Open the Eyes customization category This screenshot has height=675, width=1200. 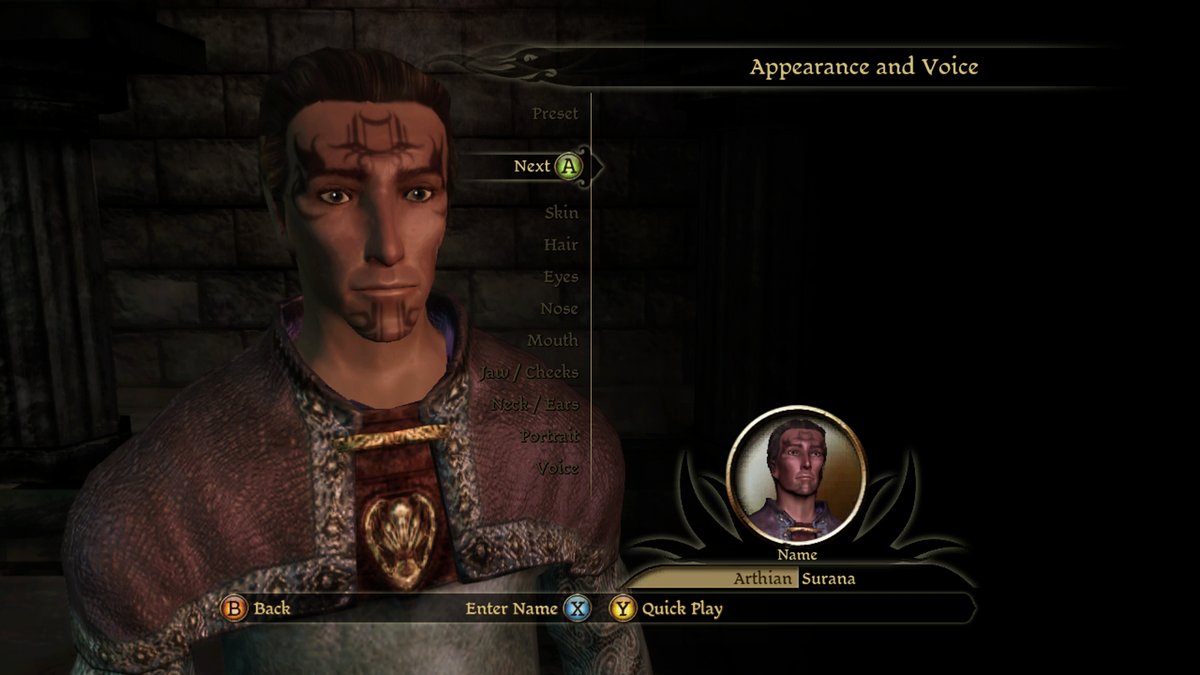560,277
